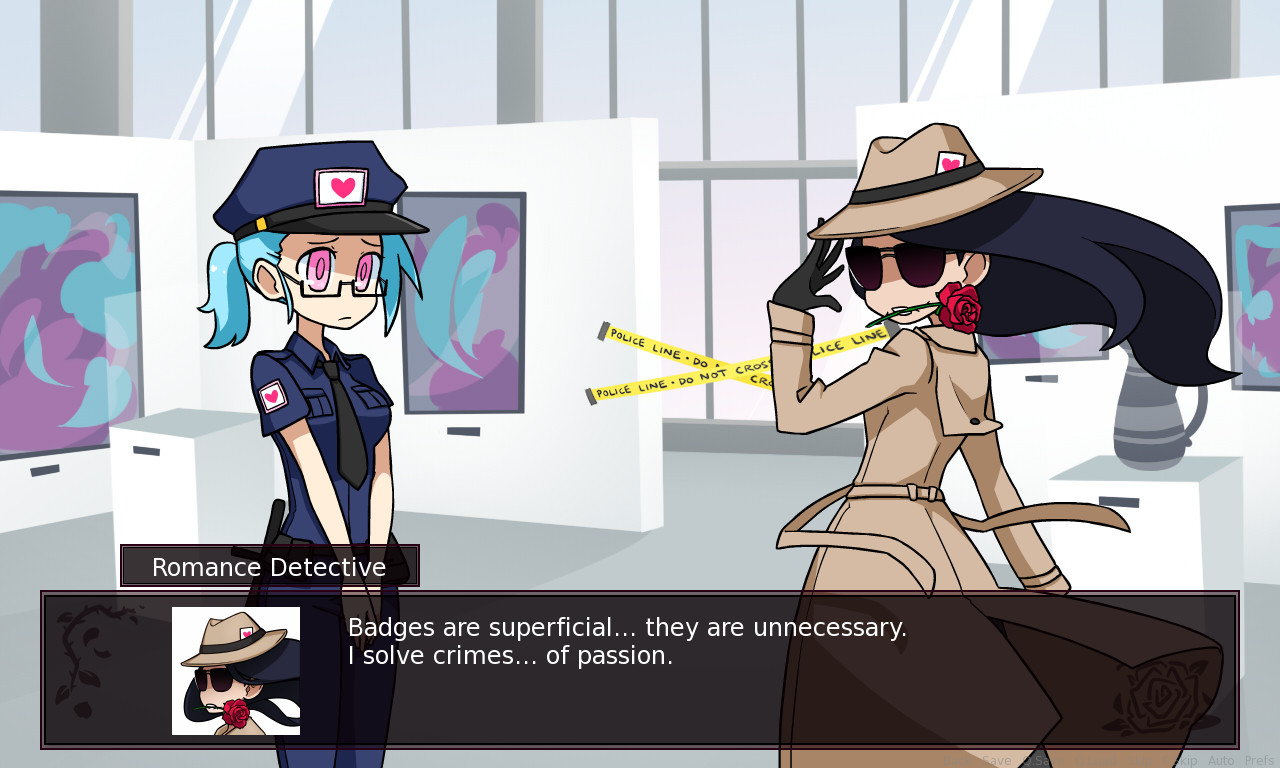Click Q.Load to quick load
Viewport: 1280px width, 768px height.
[x=1097, y=760]
